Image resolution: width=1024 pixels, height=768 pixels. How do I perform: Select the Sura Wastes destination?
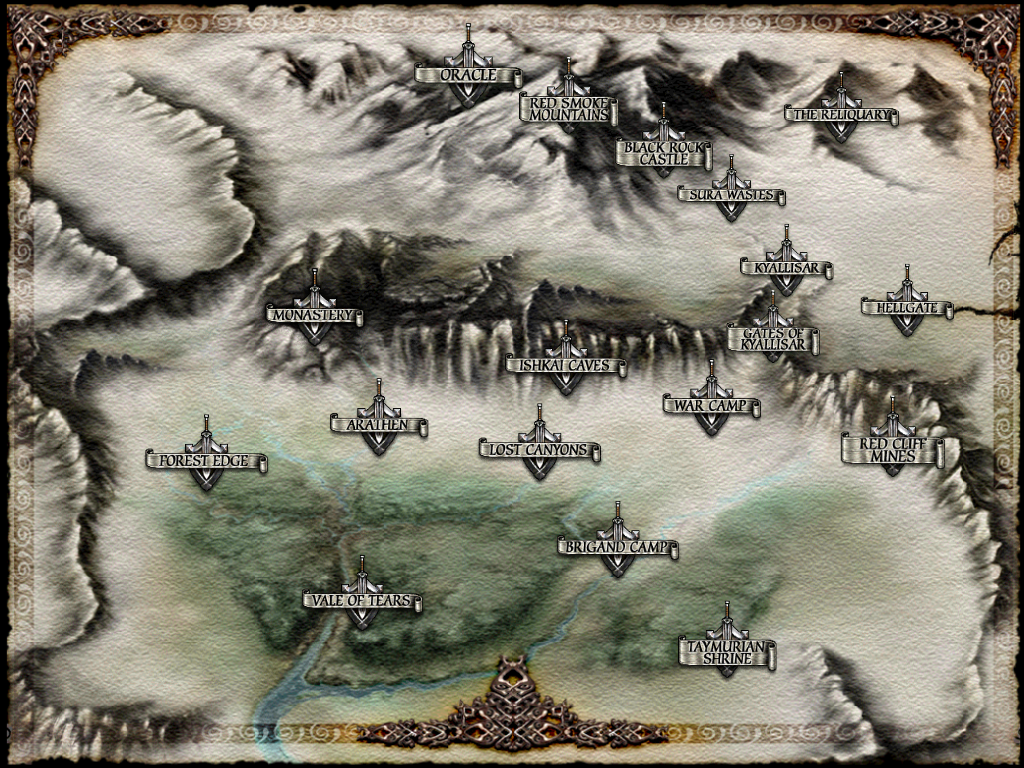pyautogui.click(x=731, y=195)
